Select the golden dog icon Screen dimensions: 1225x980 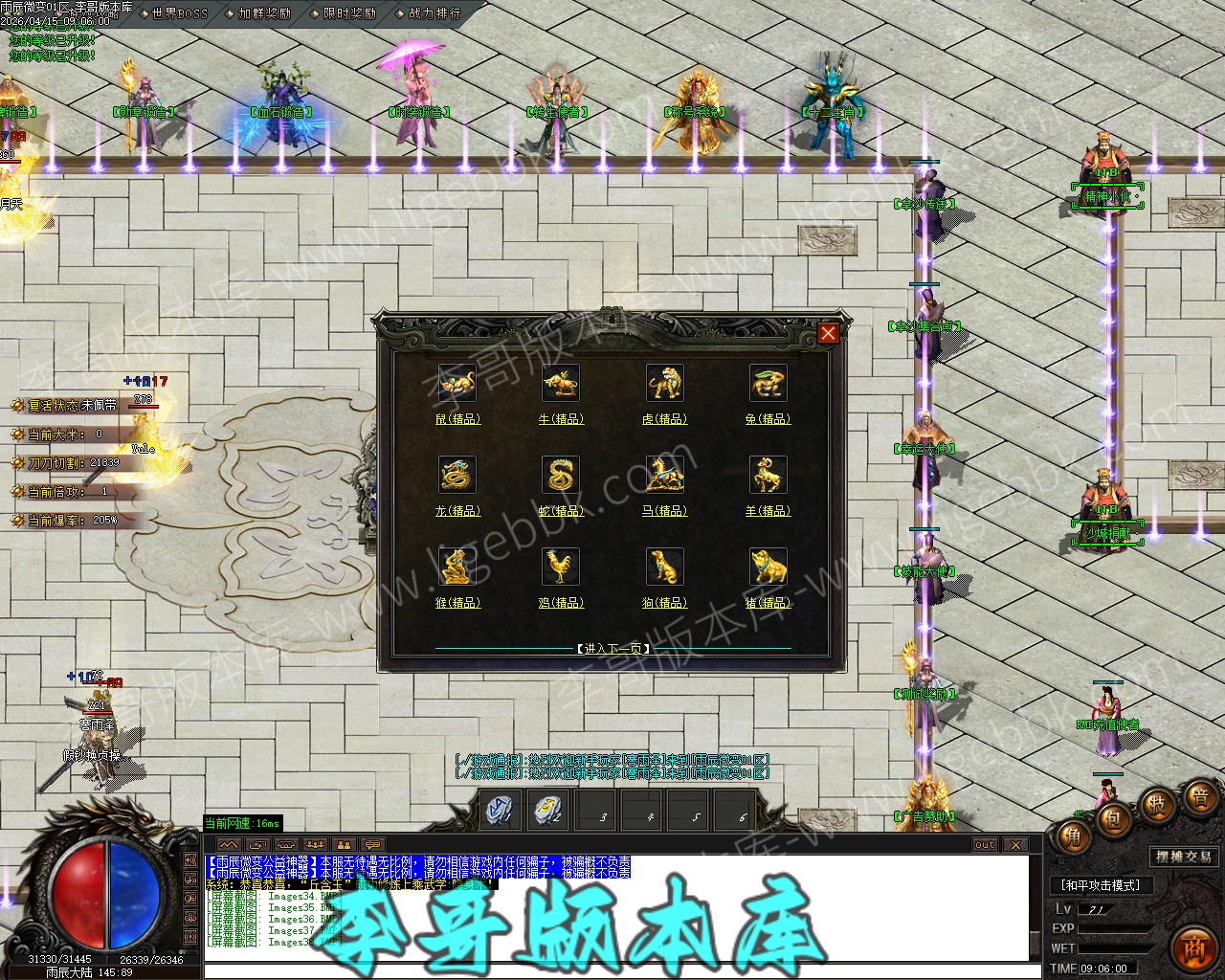664,568
